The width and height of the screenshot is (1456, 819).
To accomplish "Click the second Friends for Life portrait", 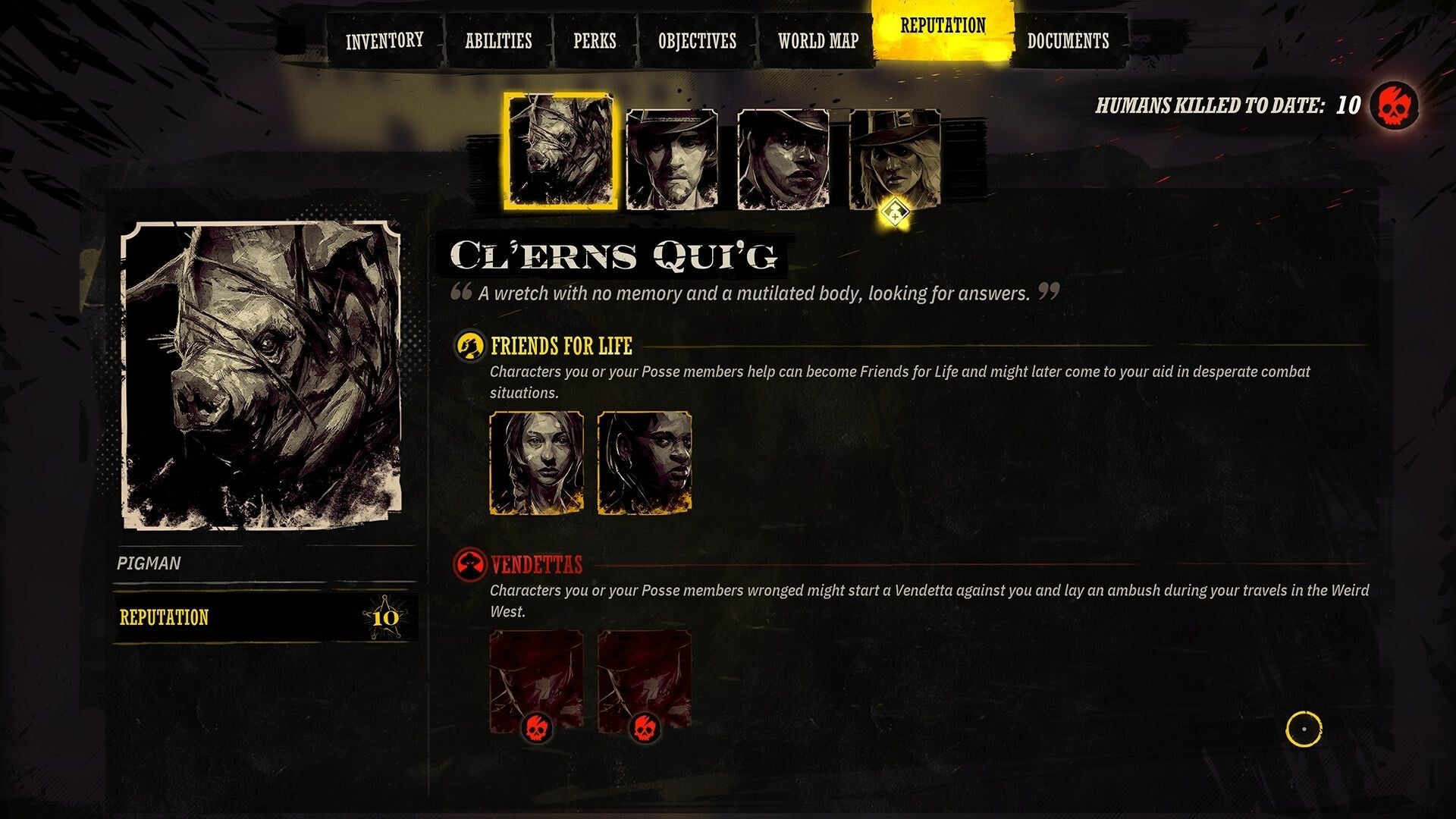I will [644, 463].
